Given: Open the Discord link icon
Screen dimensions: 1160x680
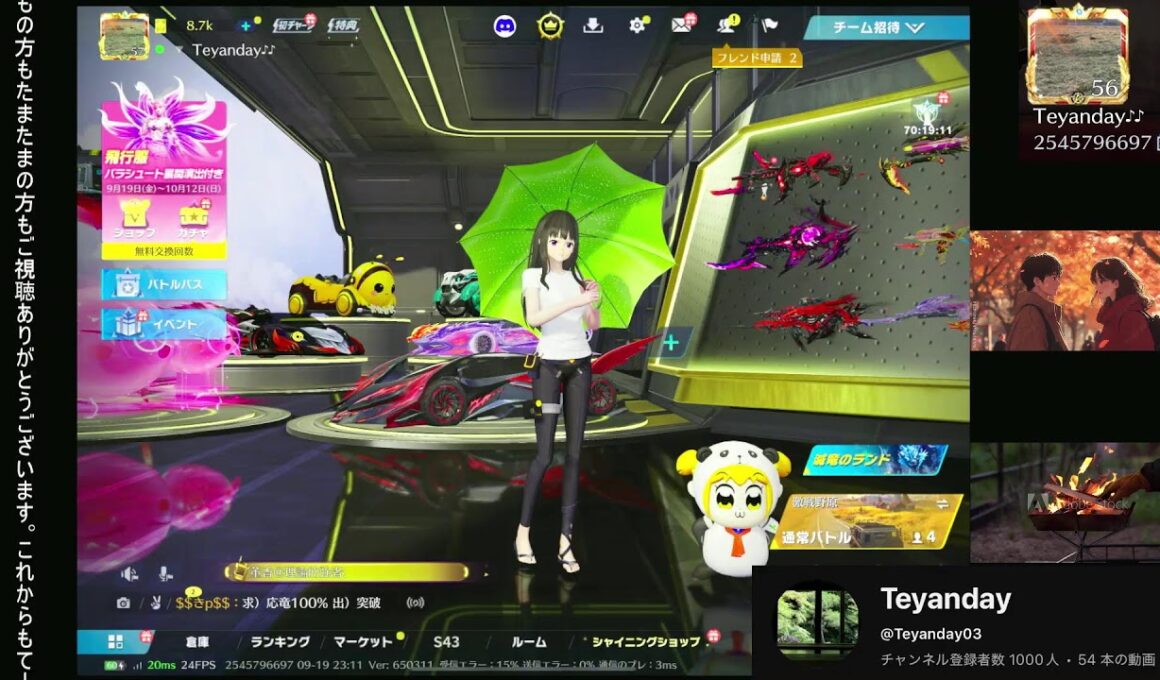Looking at the screenshot, I should click(505, 26).
